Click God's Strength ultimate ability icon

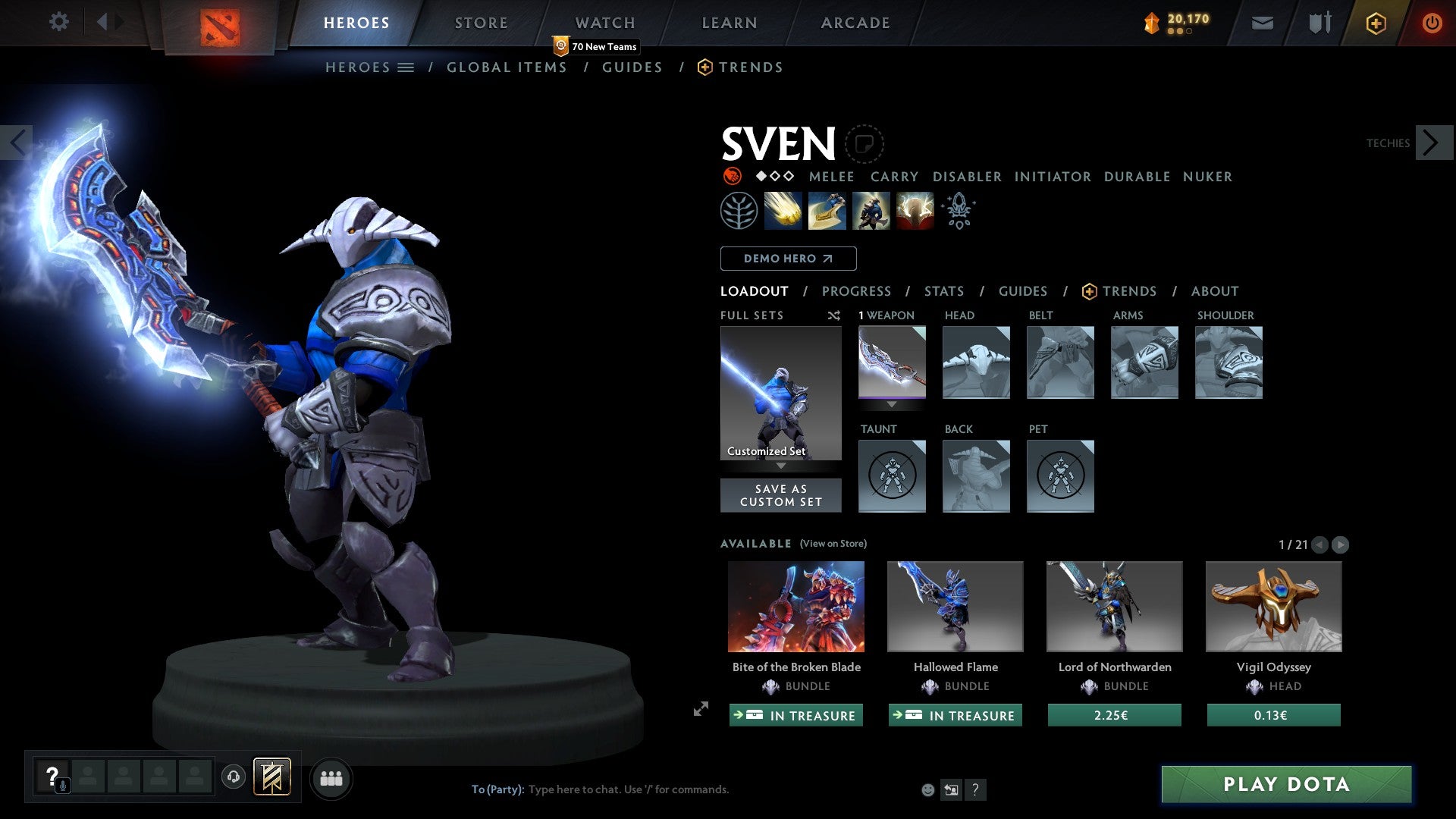click(x=915, y=211)
